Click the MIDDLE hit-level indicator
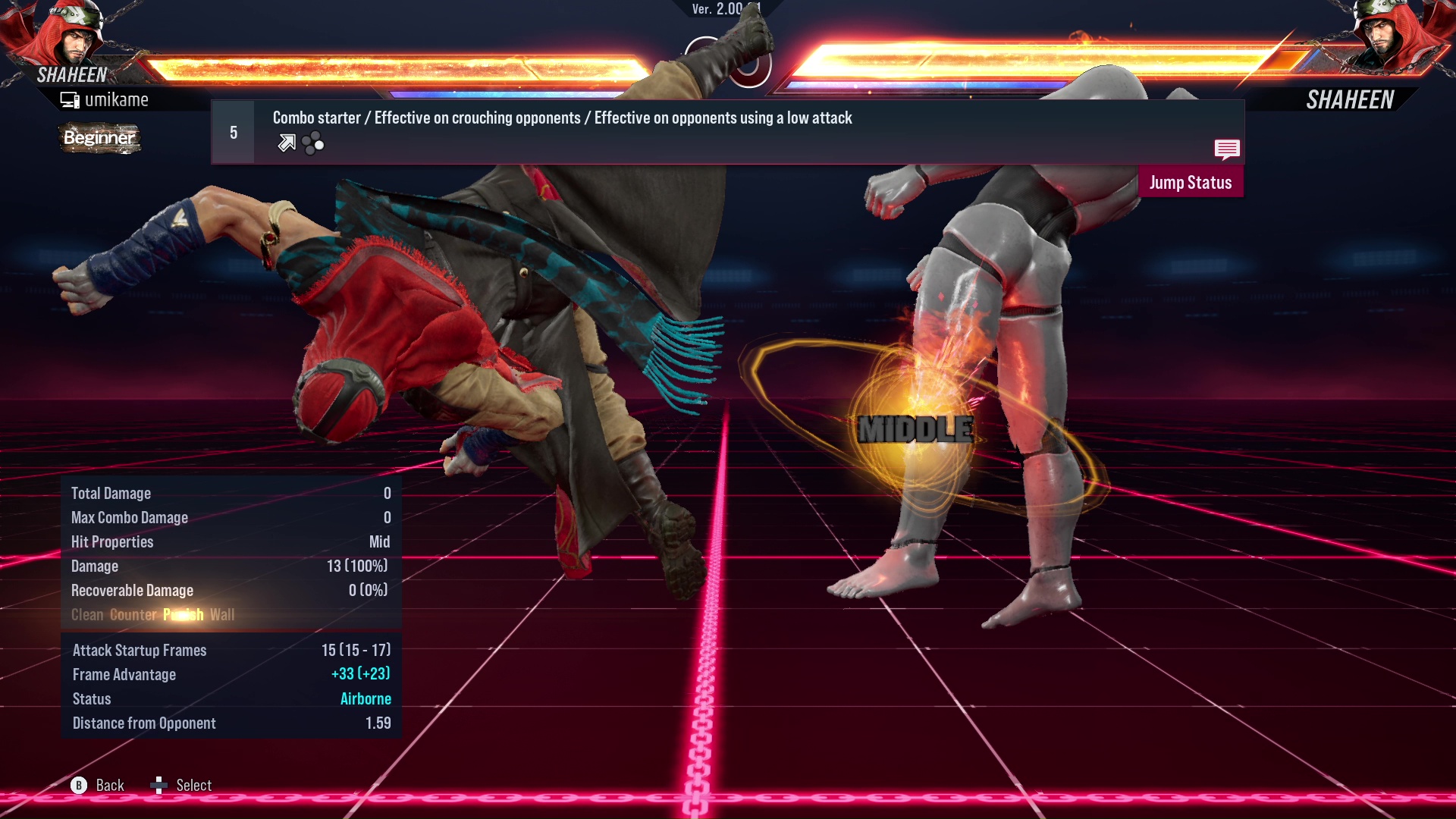1456x819 pixels. pyautogui.click(x=915, y=428)
